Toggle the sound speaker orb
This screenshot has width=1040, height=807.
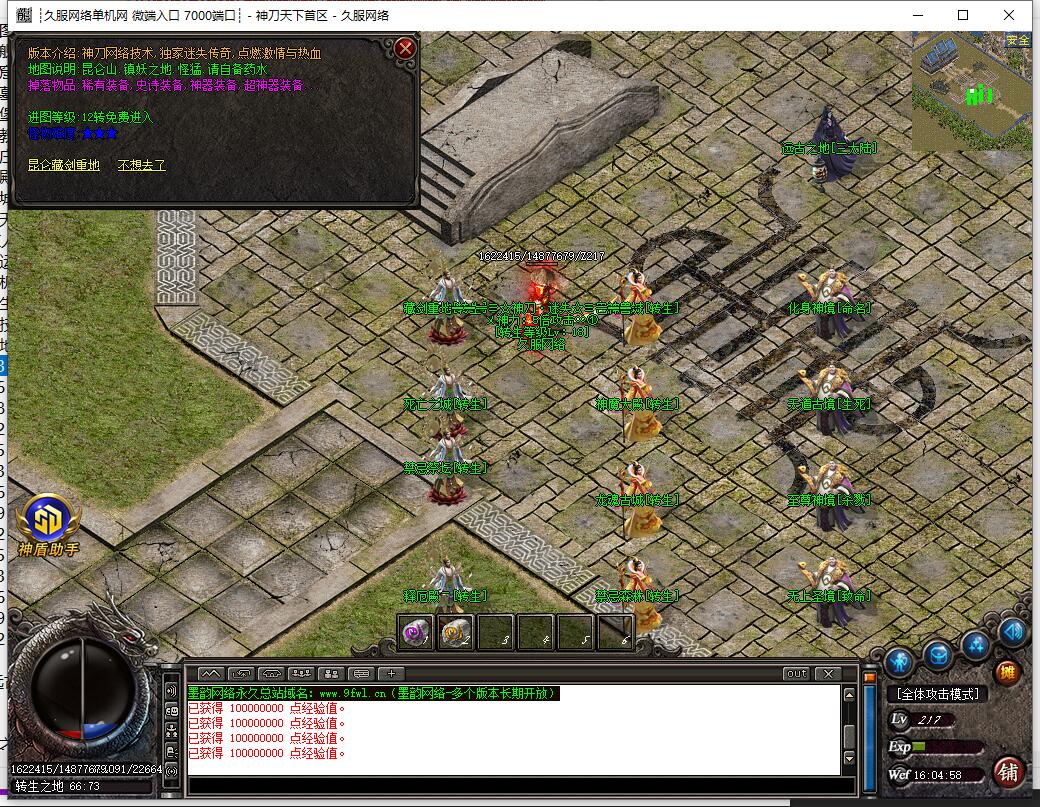click(x=1013, y=632)
